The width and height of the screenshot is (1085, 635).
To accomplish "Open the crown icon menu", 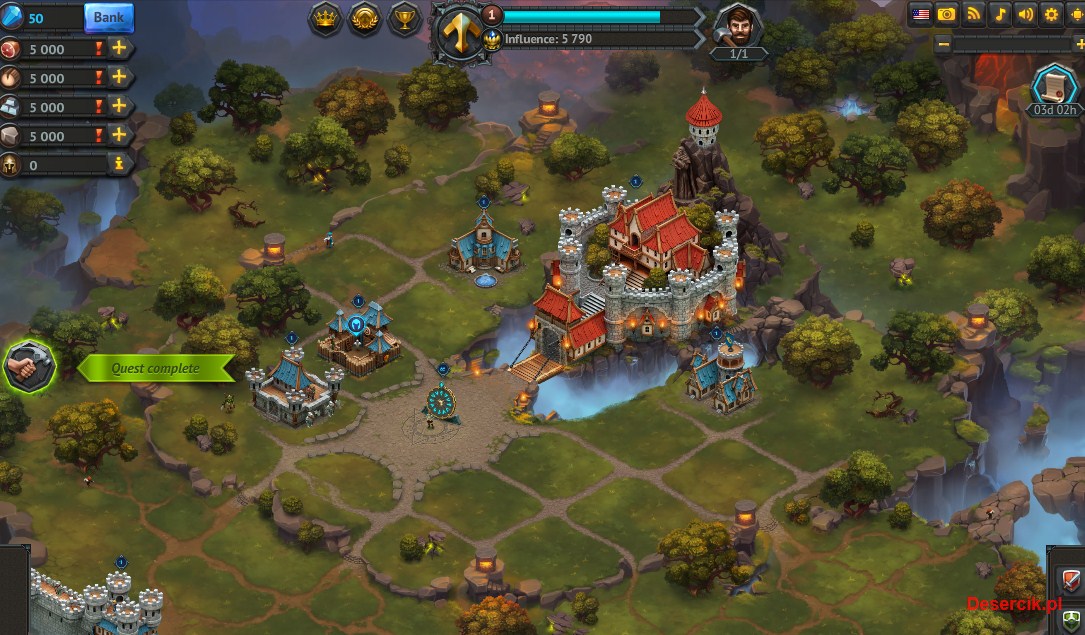I will pos(326,19).
